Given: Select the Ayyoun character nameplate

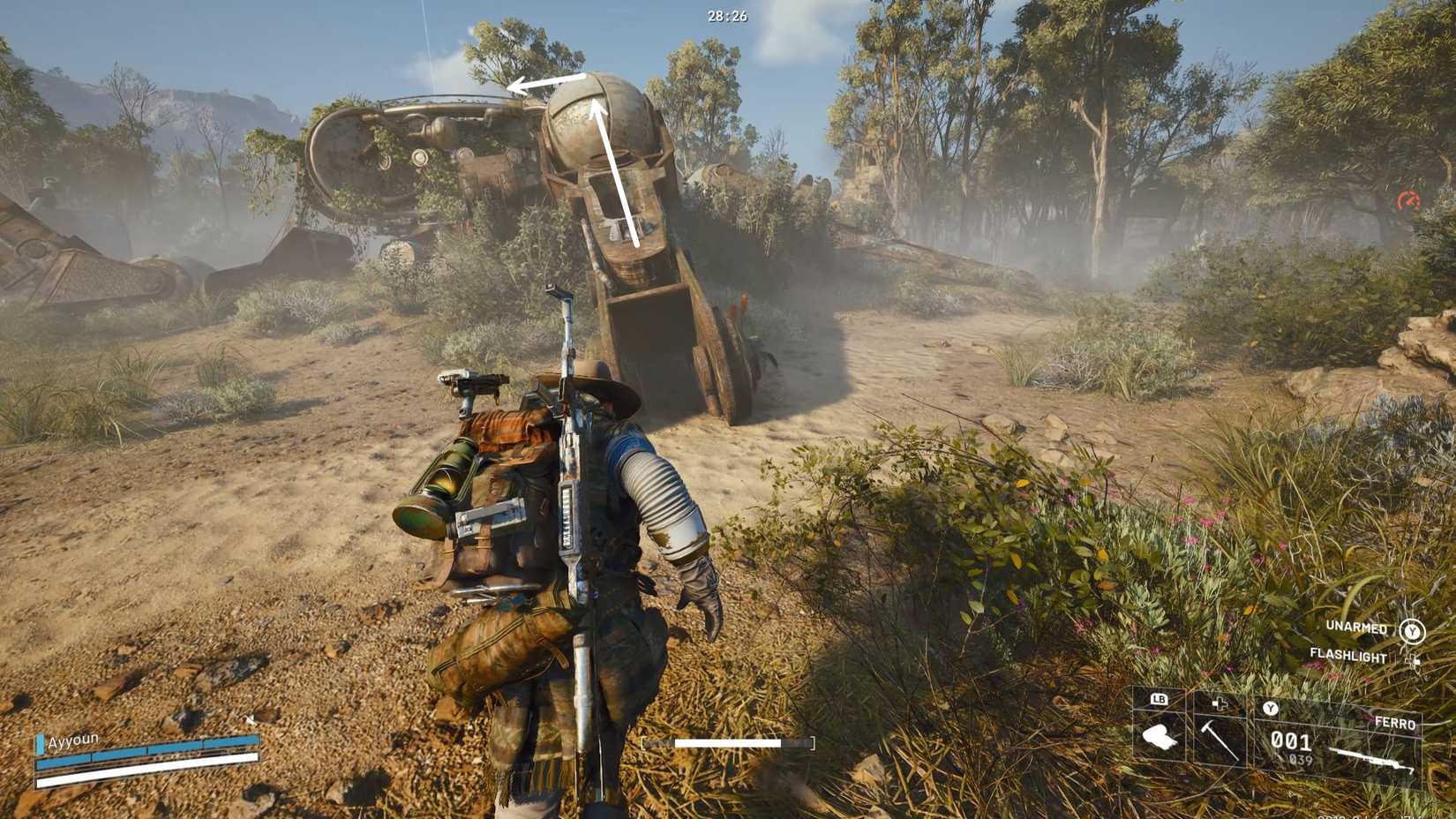Looking at the screenshot, I should (x=75, y=741).
